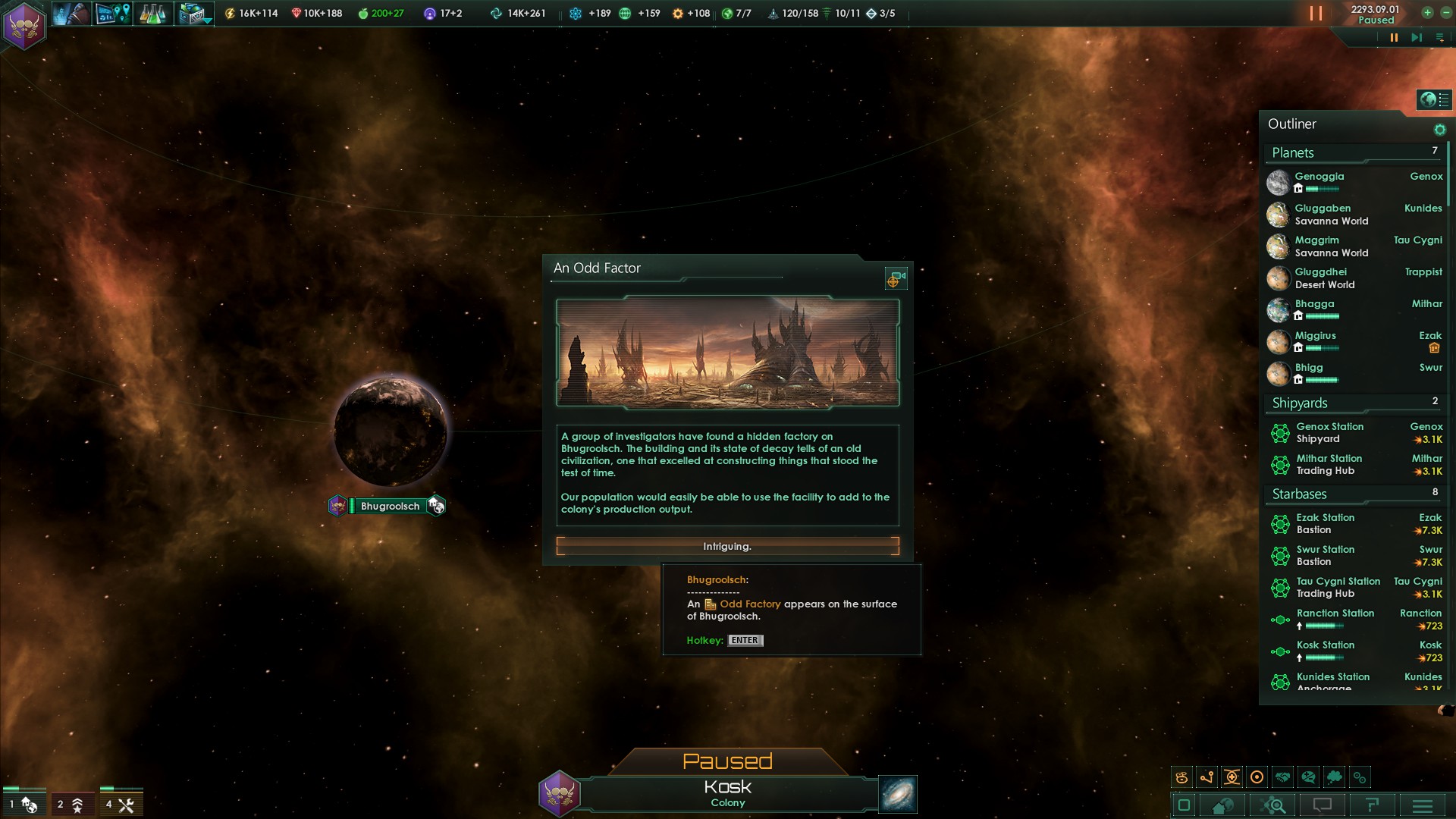Open the message log speech-bubble icon
The image size is (1456, 819).
(1323, 805)
